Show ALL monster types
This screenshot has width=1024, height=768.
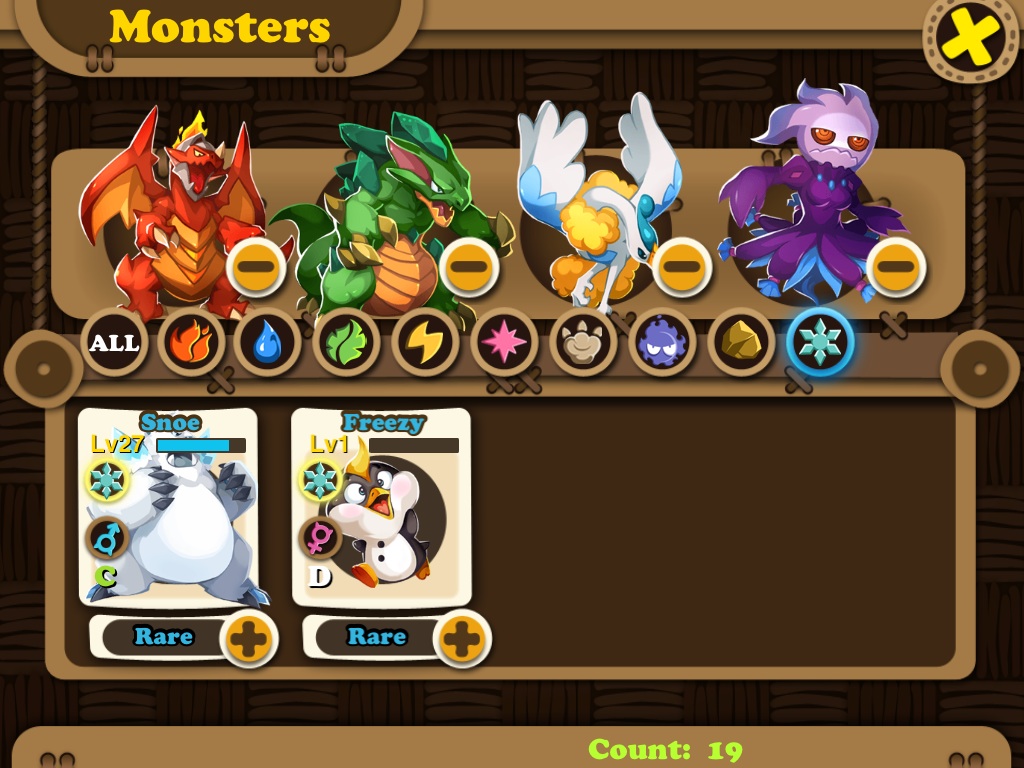[114, 343]
